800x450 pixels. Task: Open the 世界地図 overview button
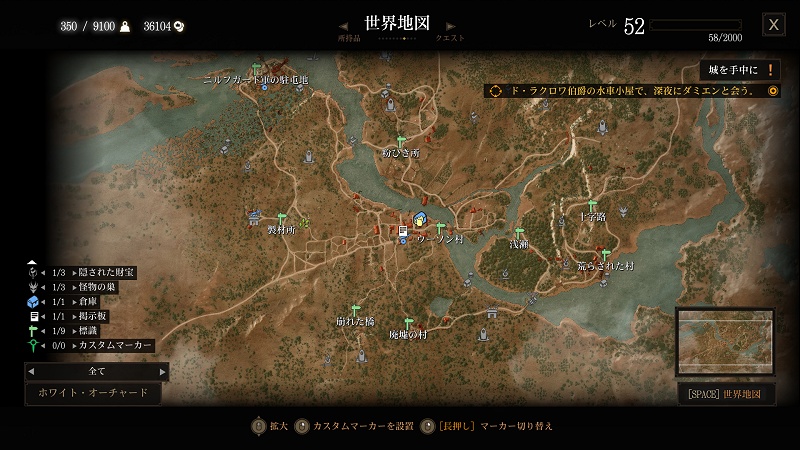pos(726,394)
